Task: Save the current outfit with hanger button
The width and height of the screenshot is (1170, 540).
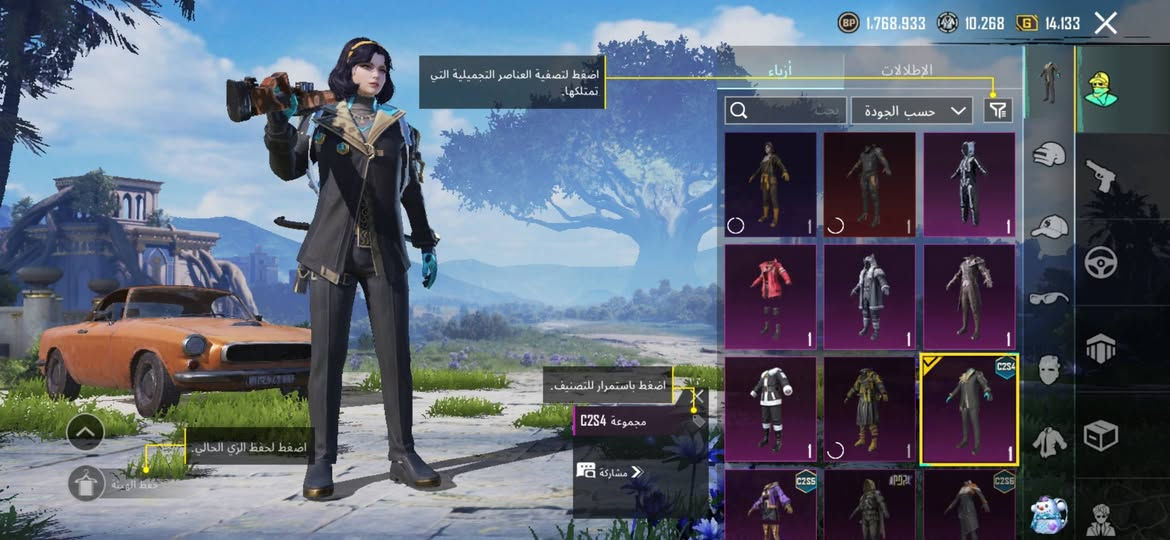Action: click(x=87, y=483)
